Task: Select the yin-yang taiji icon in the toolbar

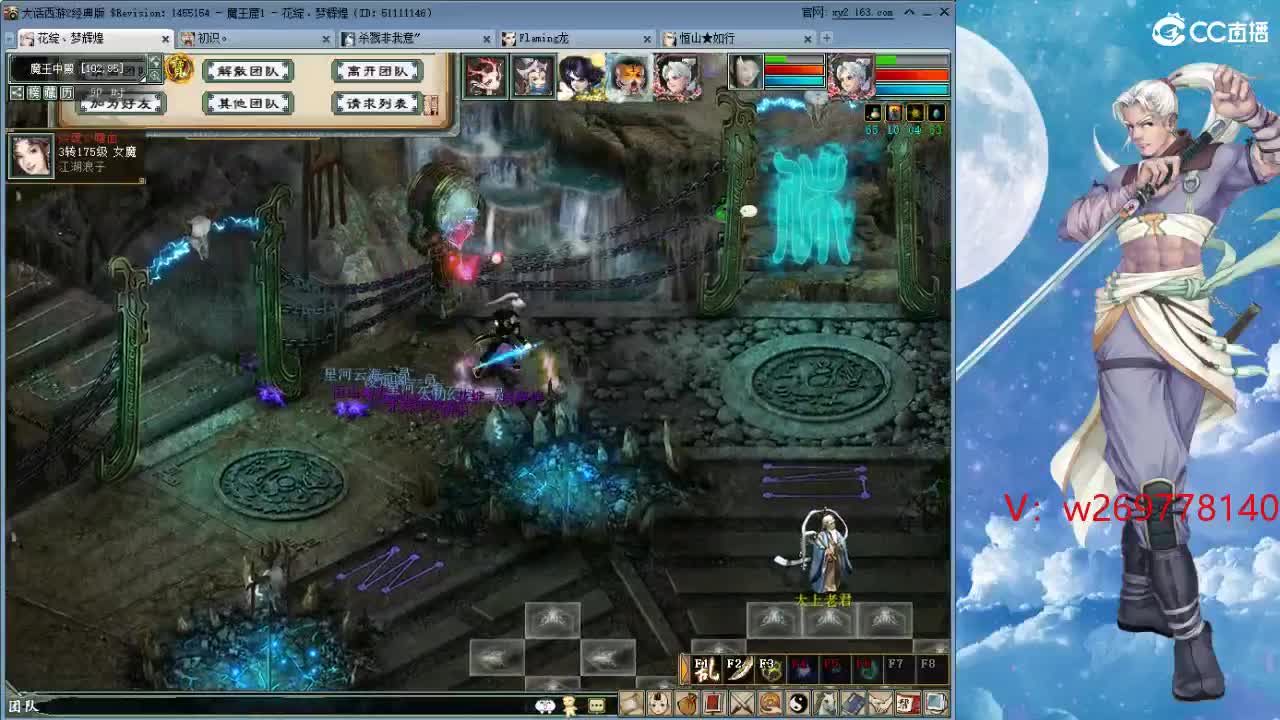Action: 797,702
